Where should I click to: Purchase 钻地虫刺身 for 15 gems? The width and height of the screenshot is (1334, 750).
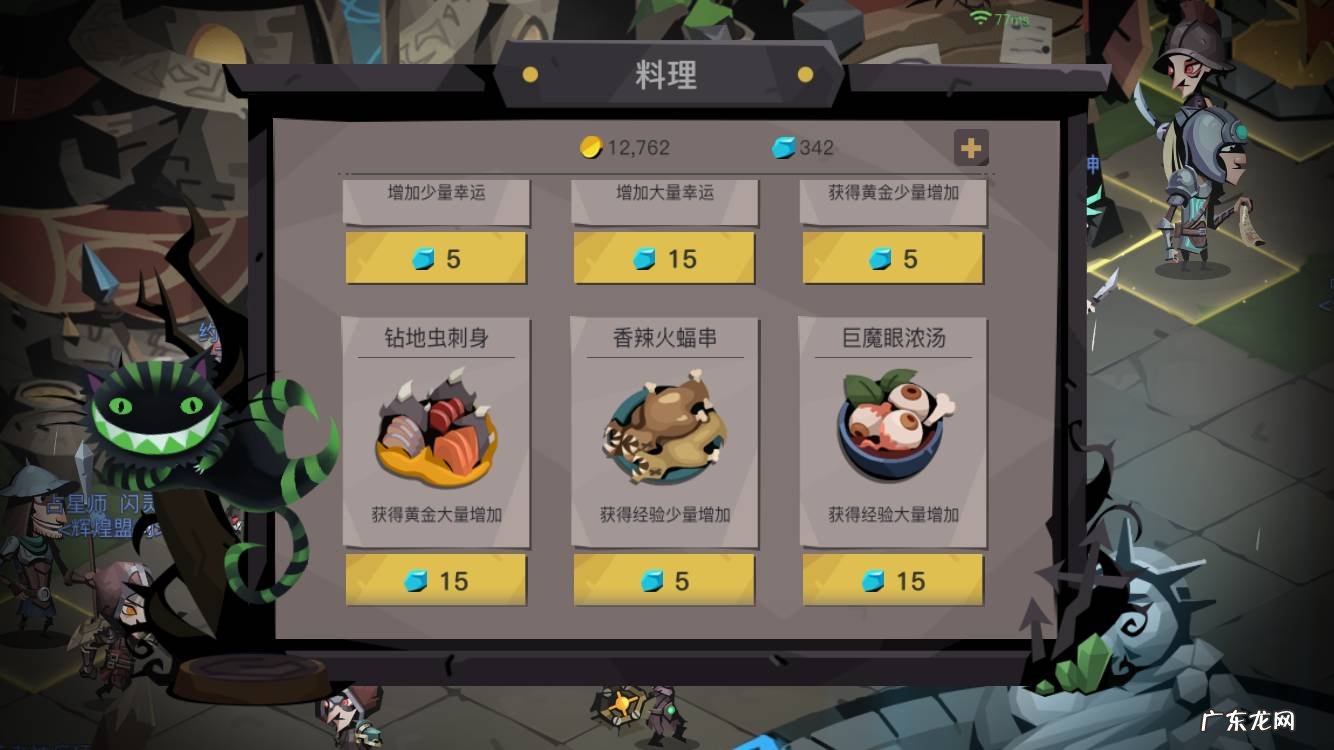(435, 581)
